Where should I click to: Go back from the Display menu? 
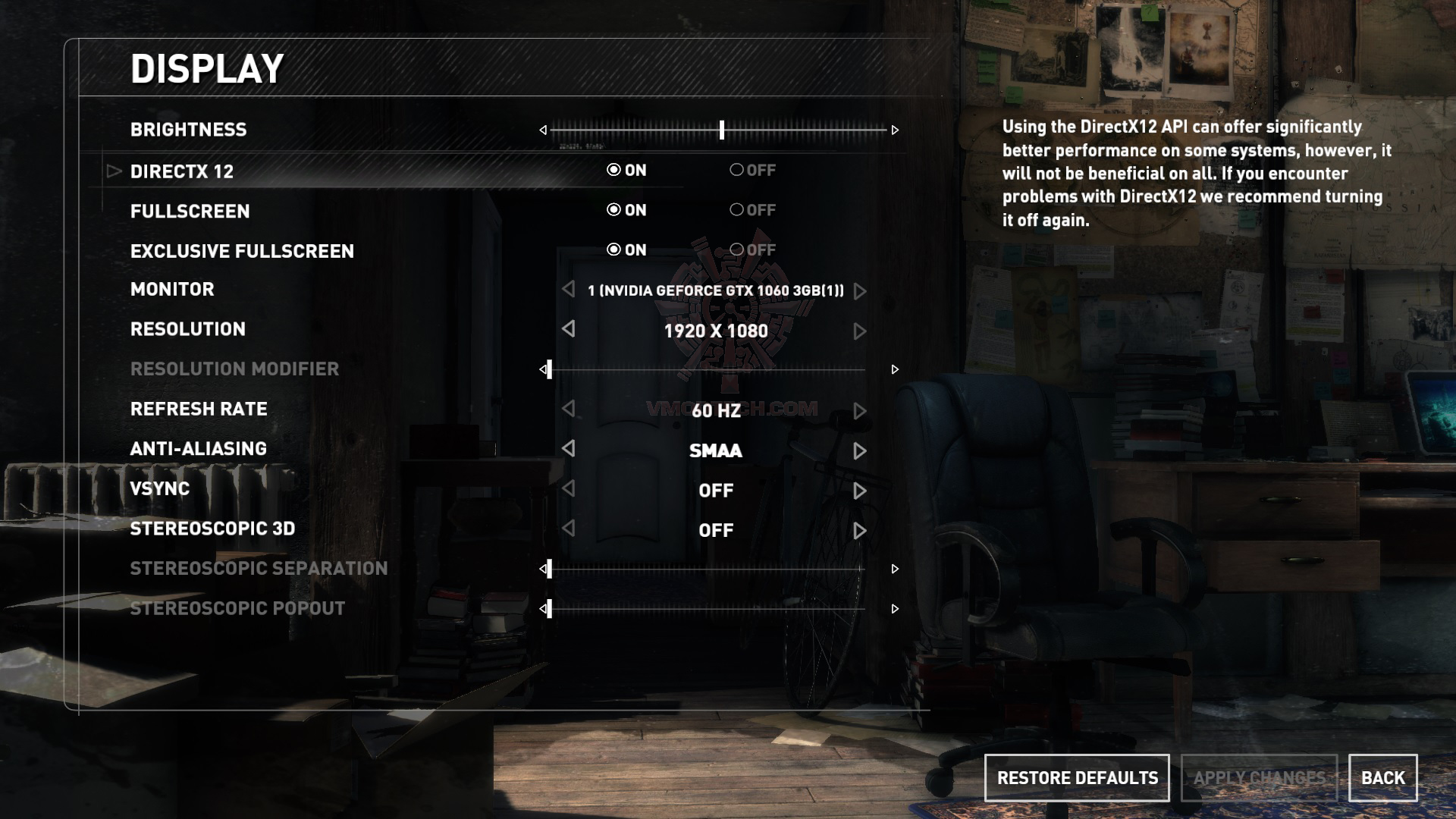pyautogui.click(x=1382, y=778)
